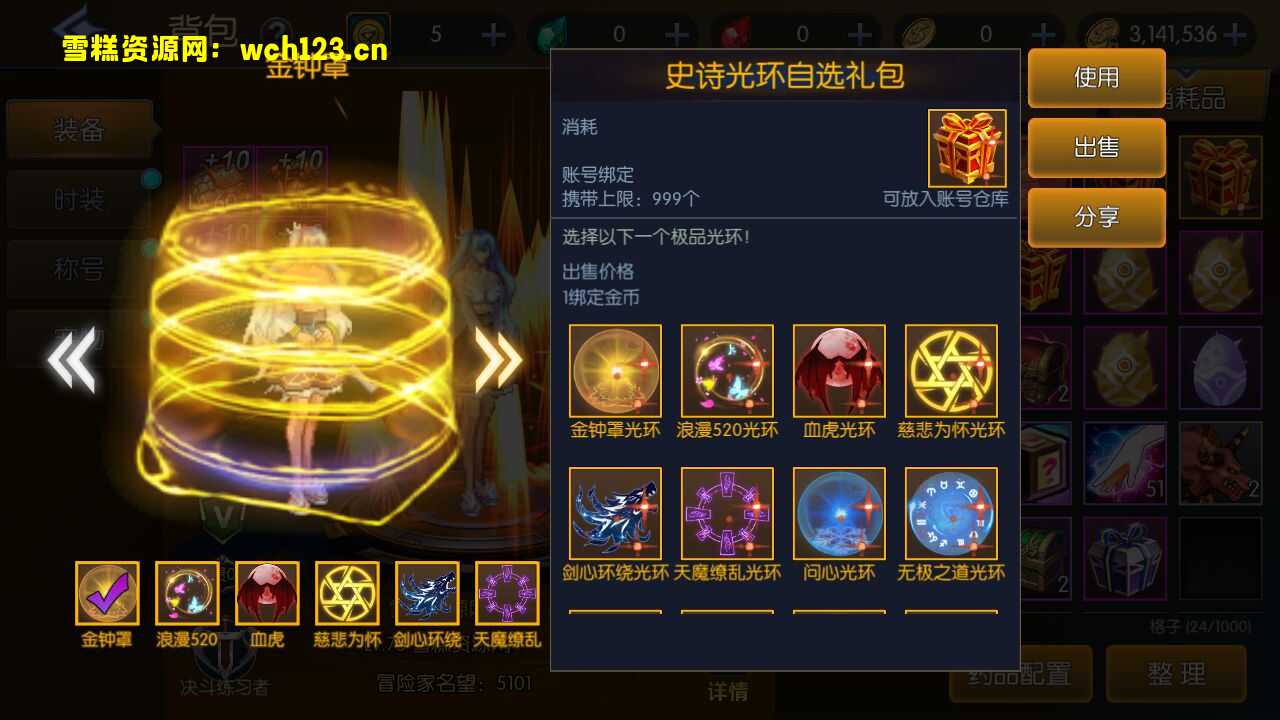Select the 慈悲为怀光环 halo icon
The height and width of the screenshot is (720, 1280).
click(x=951, y=369)
